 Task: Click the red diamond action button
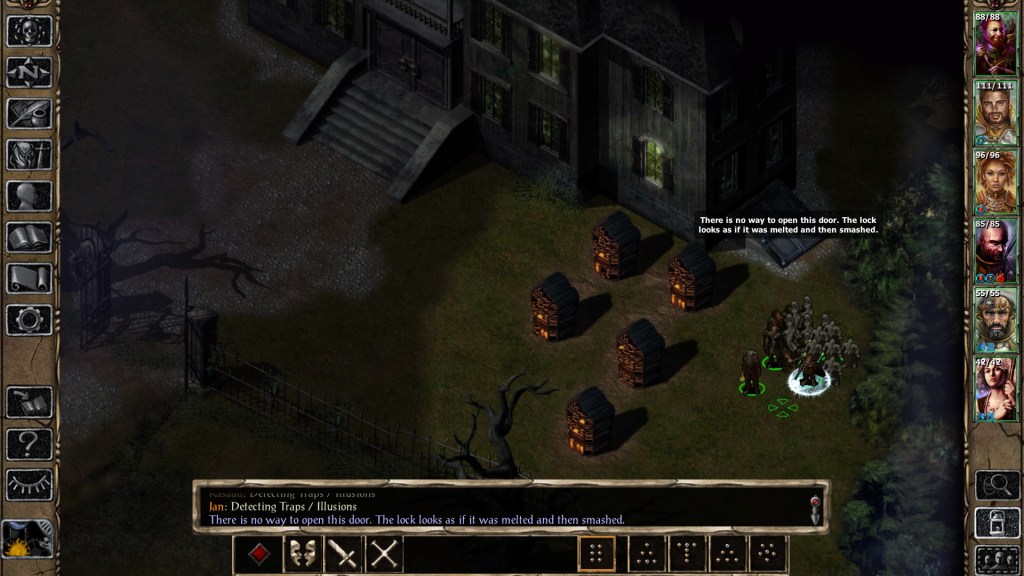coord(259,554)
